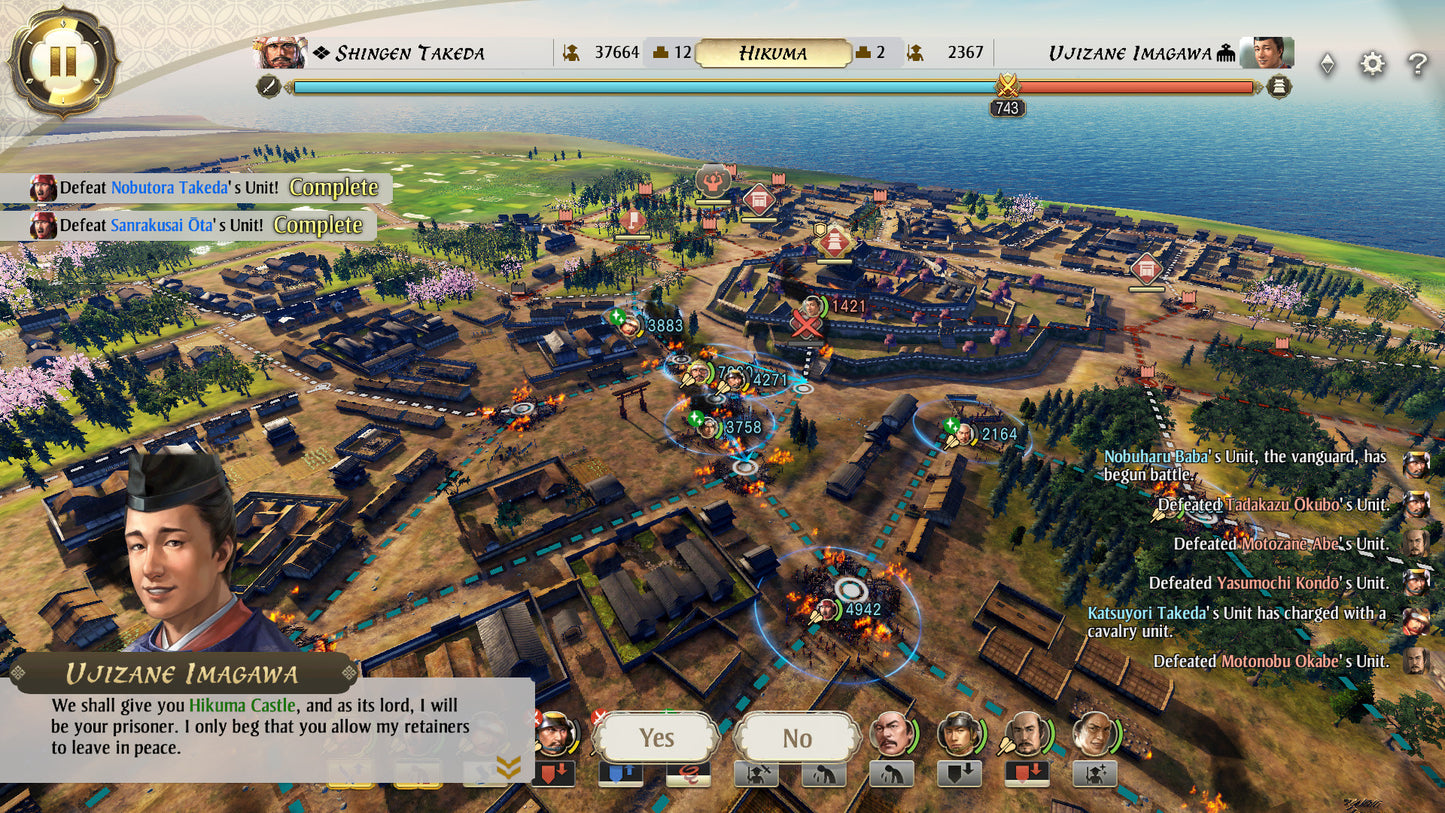
Task: Open the Katsuyori Takeda cavalry charge log entry
Action: click(x=1237, y=621)
